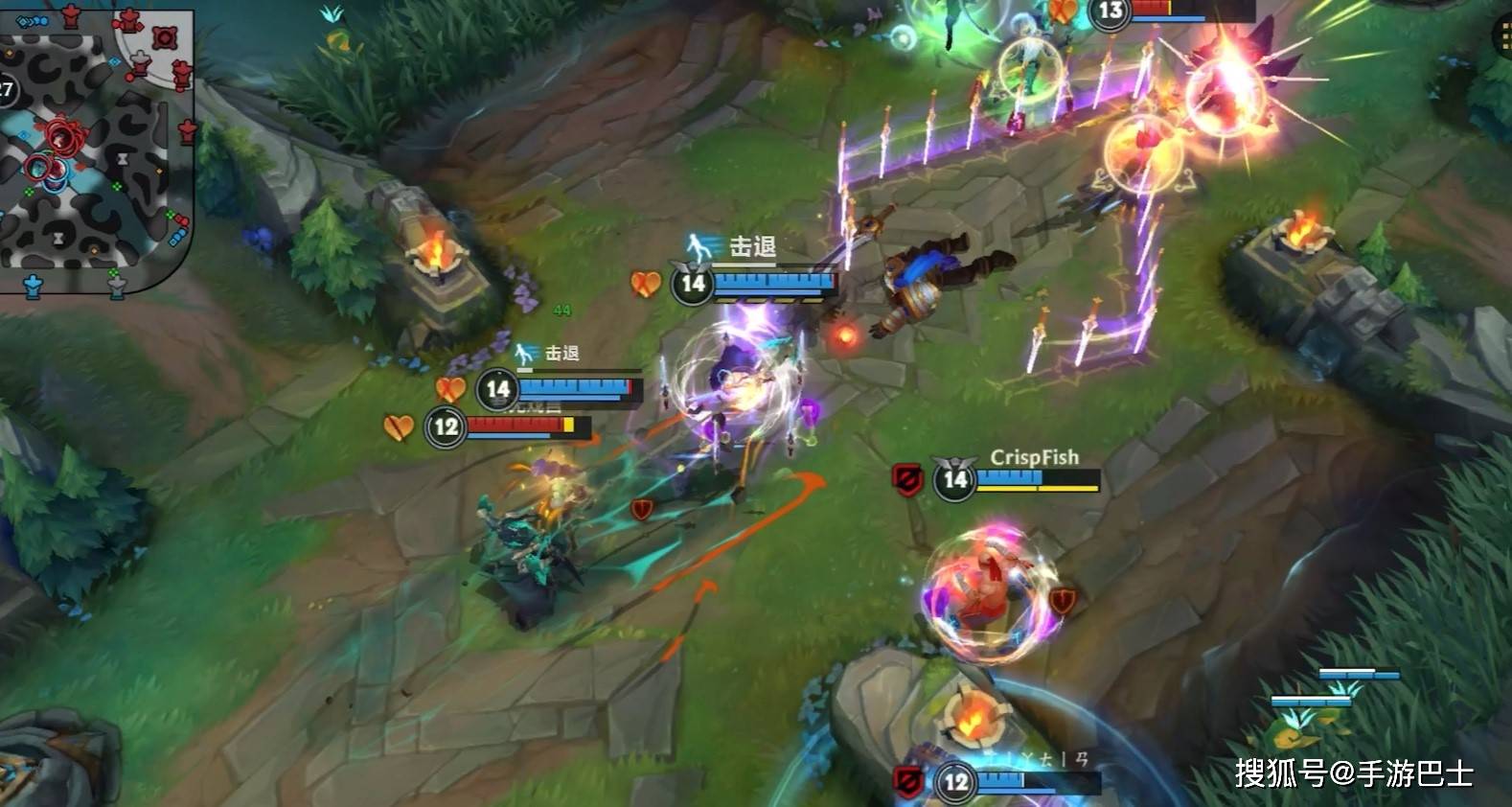The height and width of the screenshot is (807, 1512).
Task: Click the lower knockback (击退) ability indicator
Action: (x=522, y=352)
